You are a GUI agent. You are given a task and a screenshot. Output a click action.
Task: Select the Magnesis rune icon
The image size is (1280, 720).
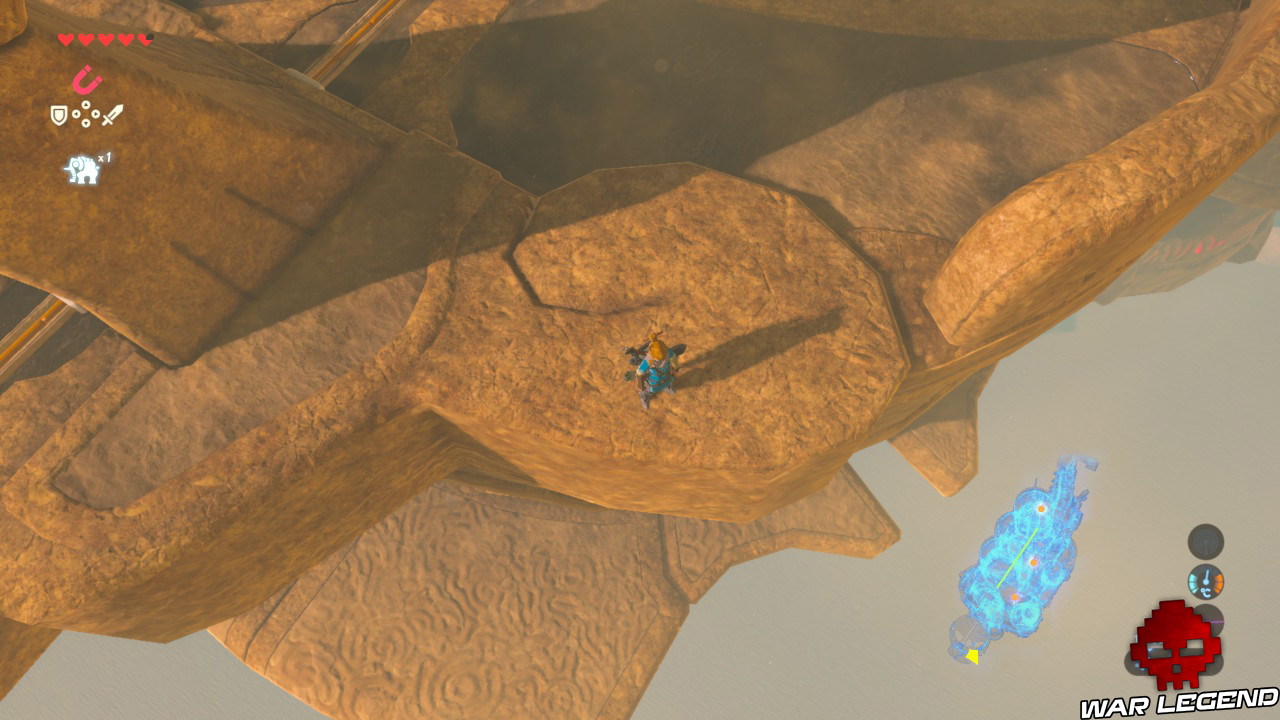click(87, 80)
